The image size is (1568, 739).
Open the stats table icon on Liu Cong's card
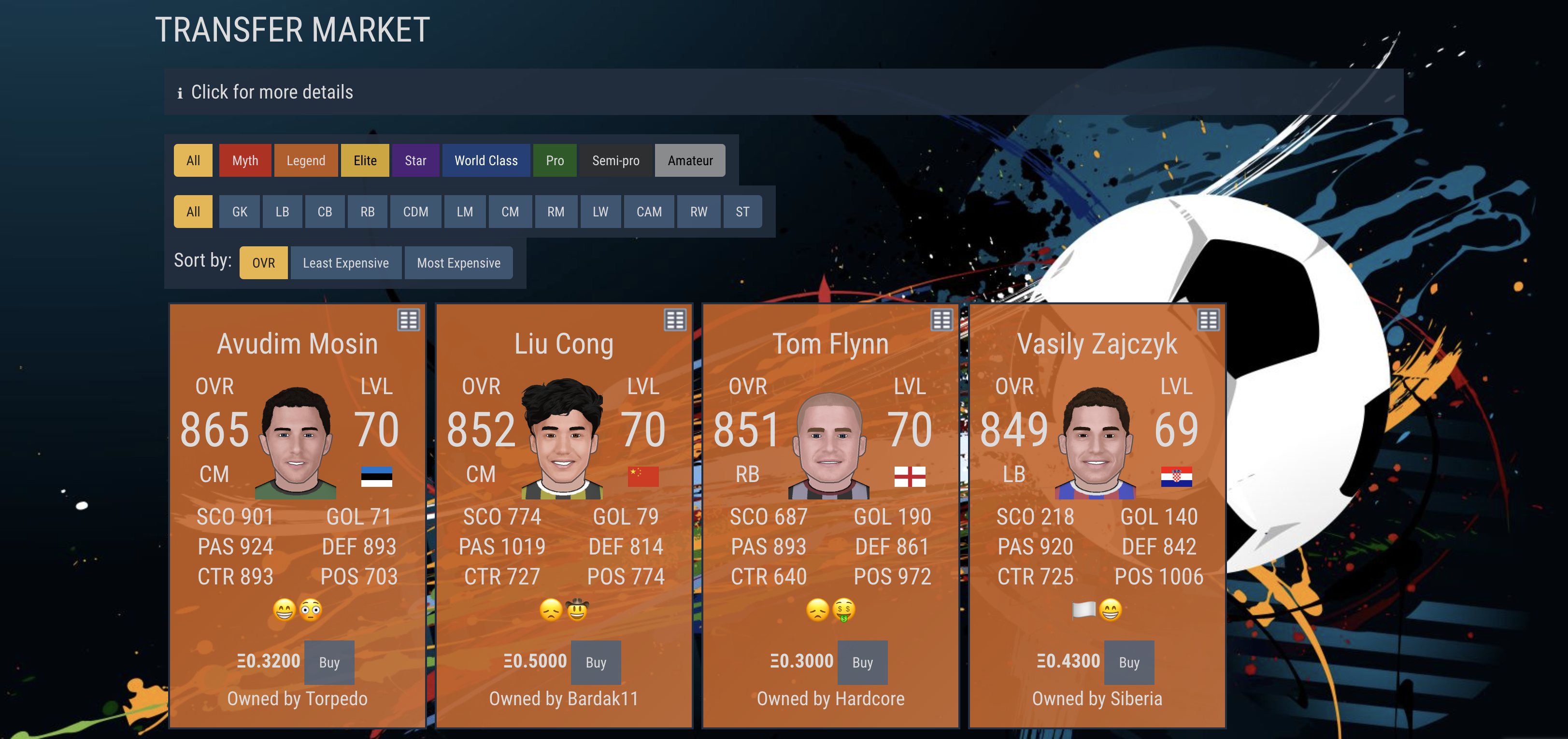[x=675, y=320]
